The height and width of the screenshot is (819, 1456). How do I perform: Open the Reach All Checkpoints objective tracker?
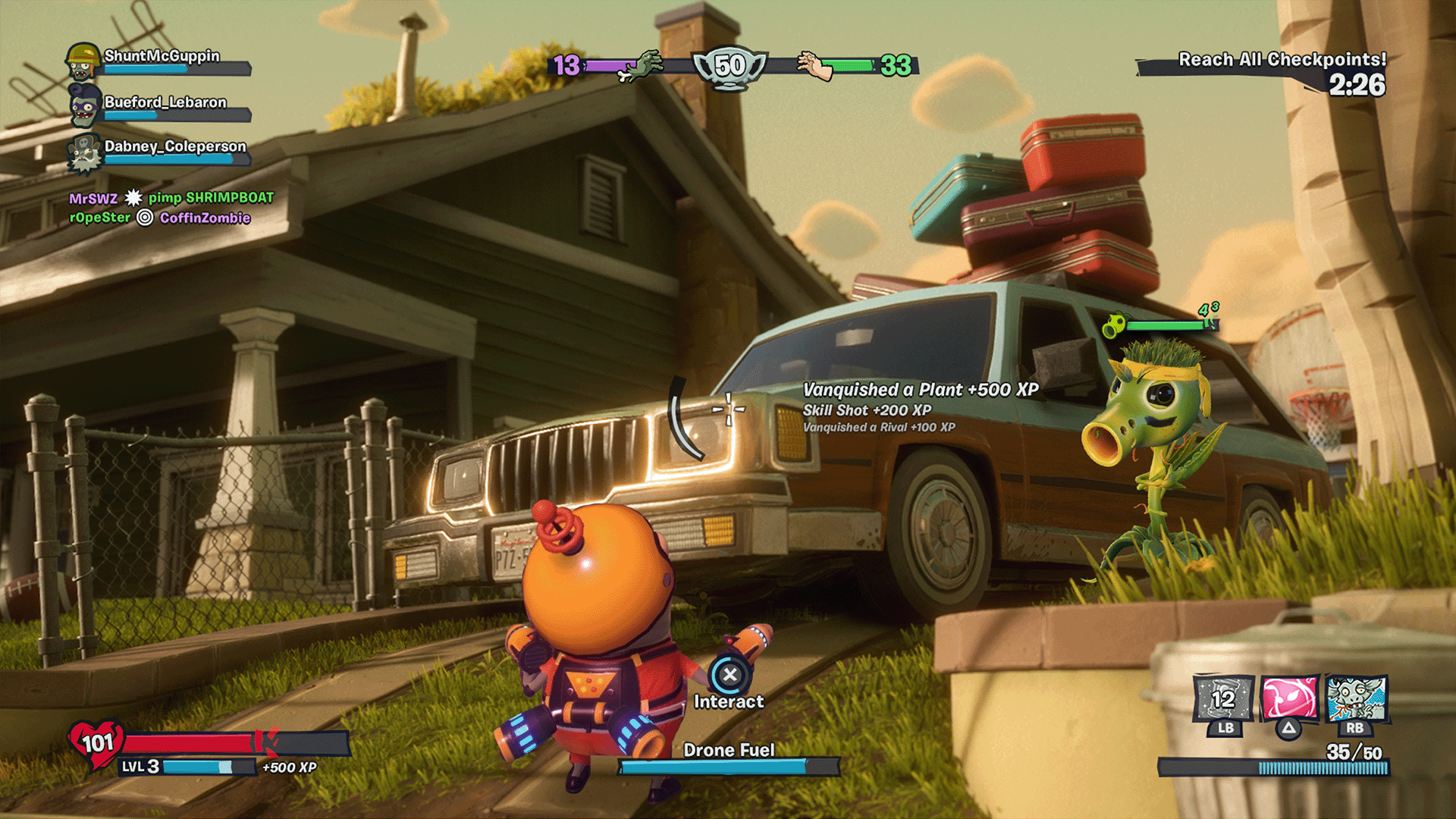click(x=1282, y=61)
